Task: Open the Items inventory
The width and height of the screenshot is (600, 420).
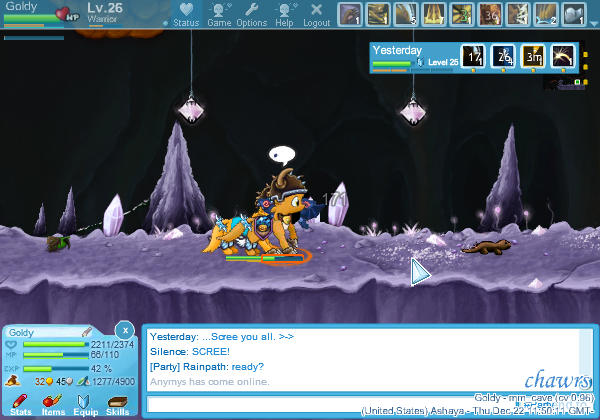Action: (x=53, y=403)
